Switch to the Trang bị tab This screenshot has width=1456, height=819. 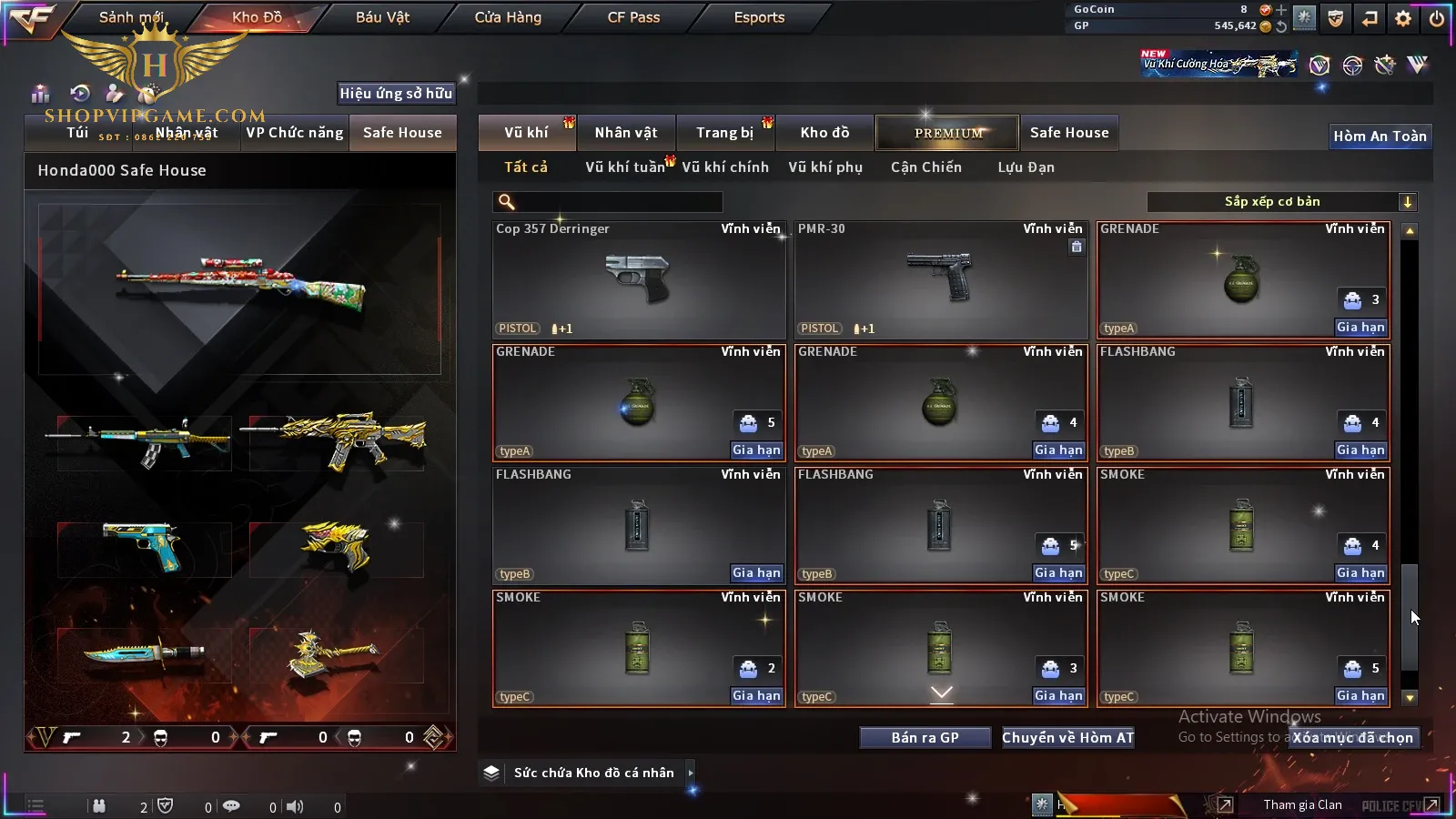(x=724, y=133)
